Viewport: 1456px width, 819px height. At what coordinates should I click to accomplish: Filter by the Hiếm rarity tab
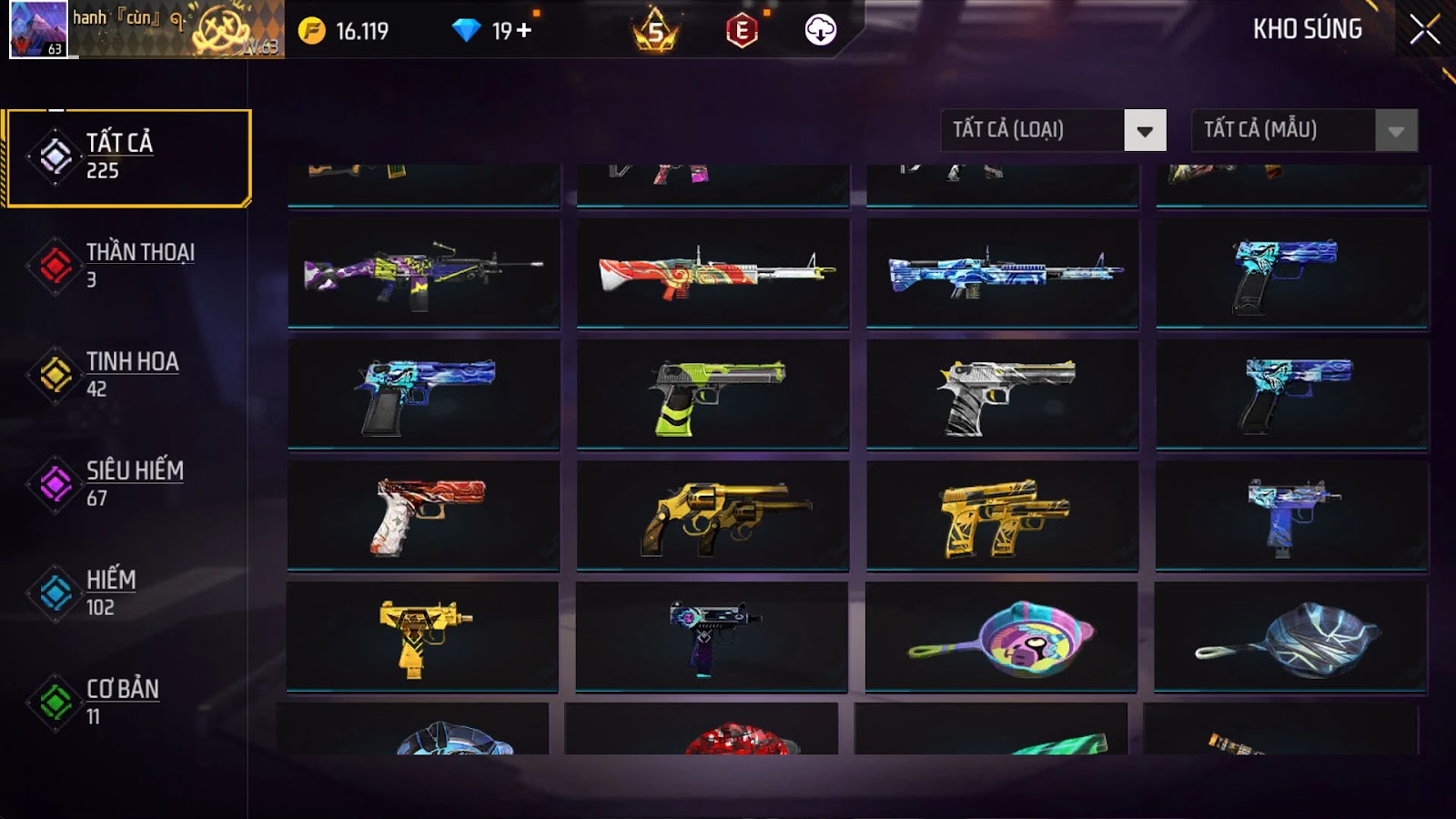(x=128, y=592)
